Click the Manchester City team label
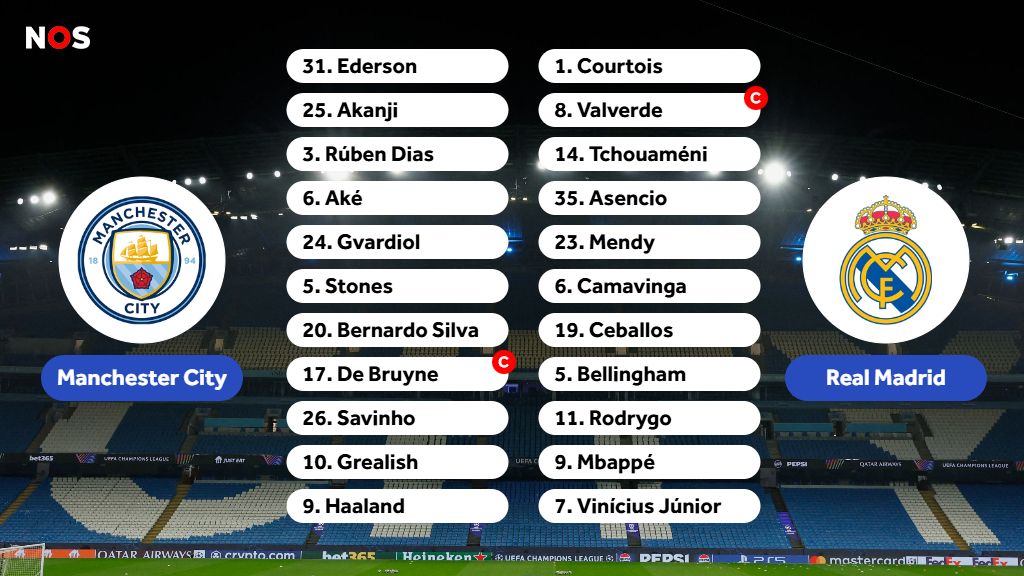Image resolution: width=1024 pixels, height=576 pixels. (142, 378)
